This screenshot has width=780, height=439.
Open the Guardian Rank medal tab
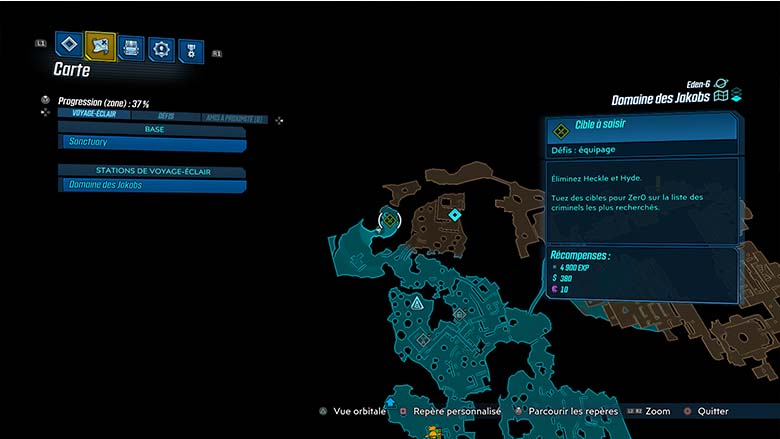[x=190, y=50]
